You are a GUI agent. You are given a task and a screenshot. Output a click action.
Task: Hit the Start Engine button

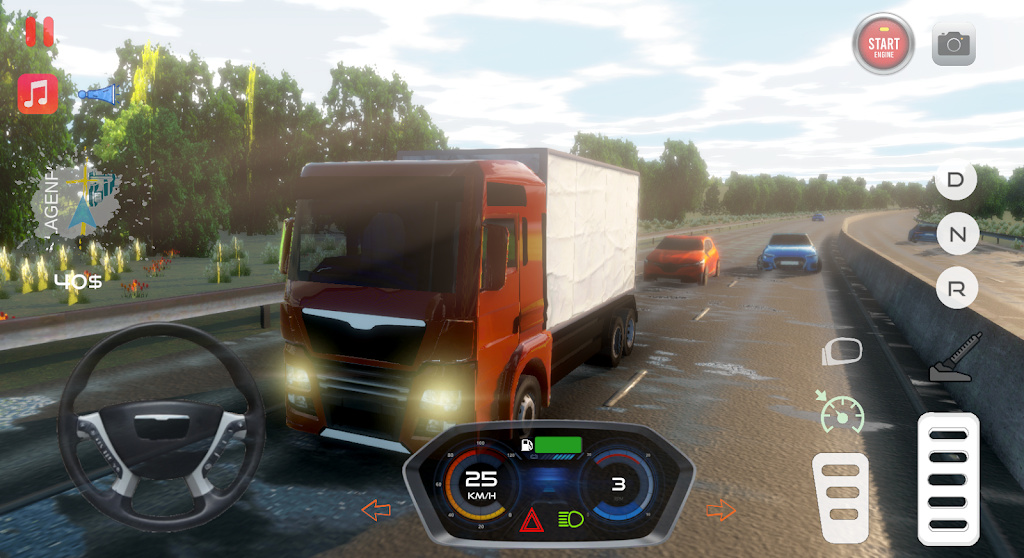[x=883, y=44]
